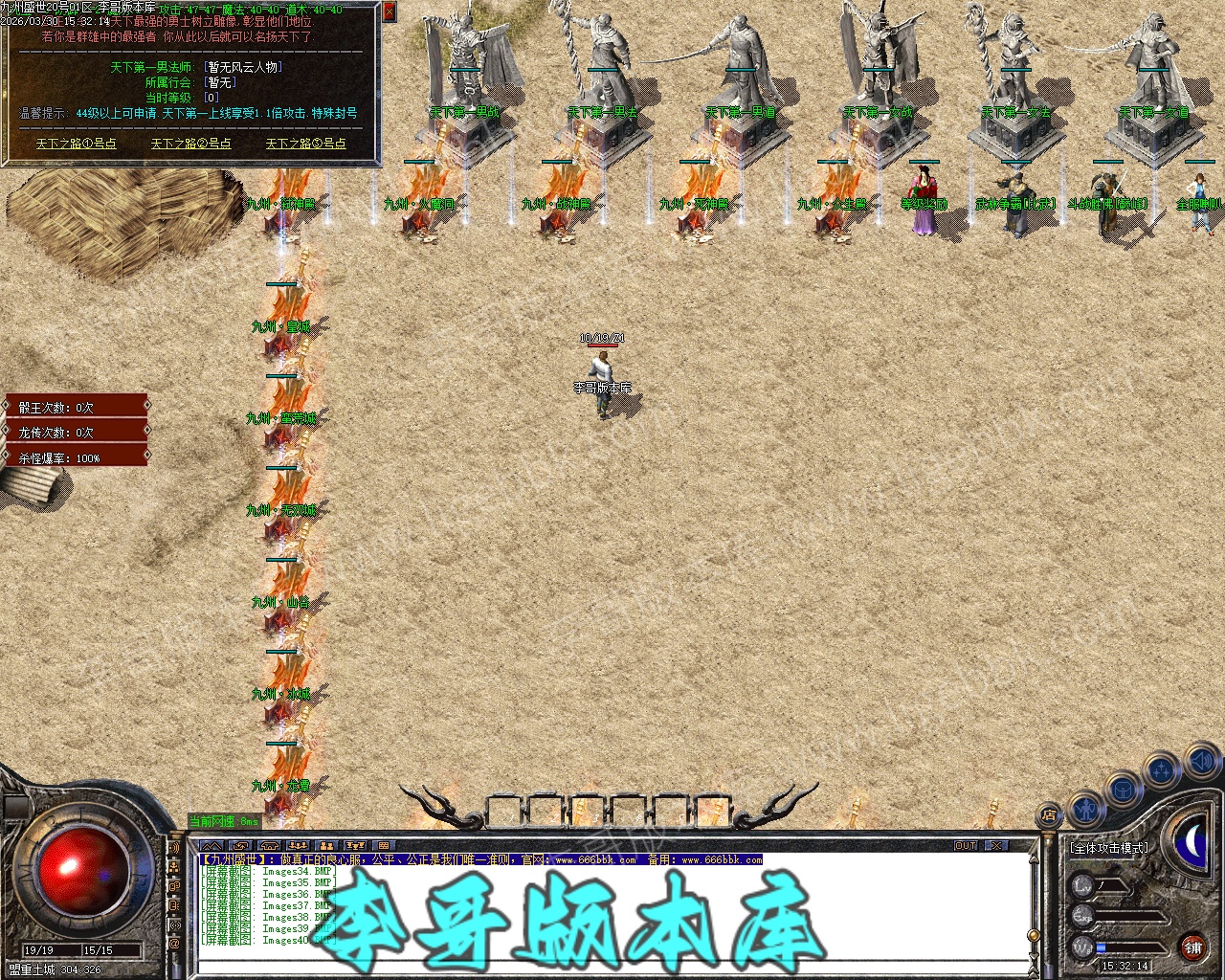Go to 天下之路③号点 link
1225x980 pixels.
tap(306, 144)
